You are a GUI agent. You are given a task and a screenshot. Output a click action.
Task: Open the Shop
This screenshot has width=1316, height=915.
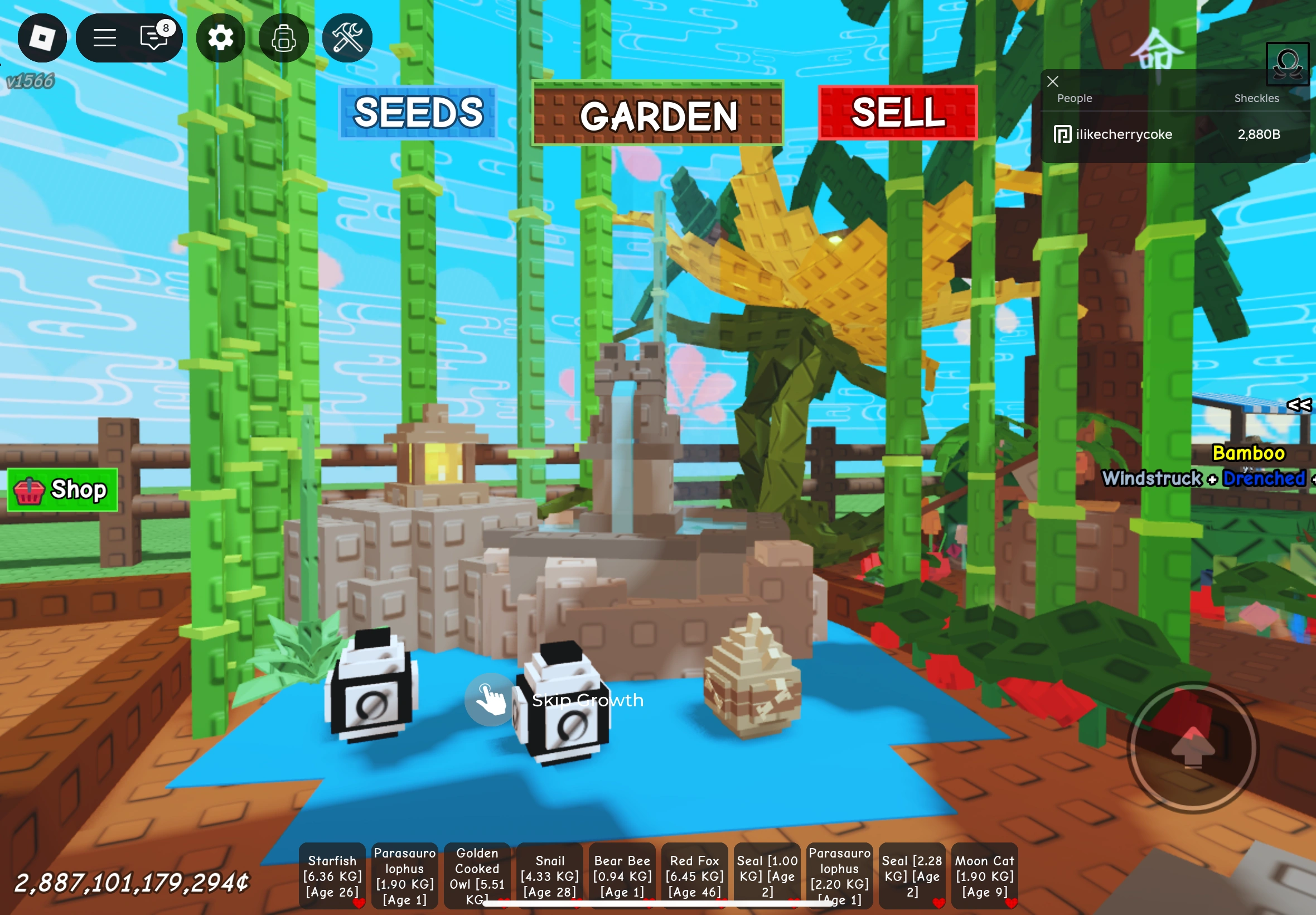(63, 489)
